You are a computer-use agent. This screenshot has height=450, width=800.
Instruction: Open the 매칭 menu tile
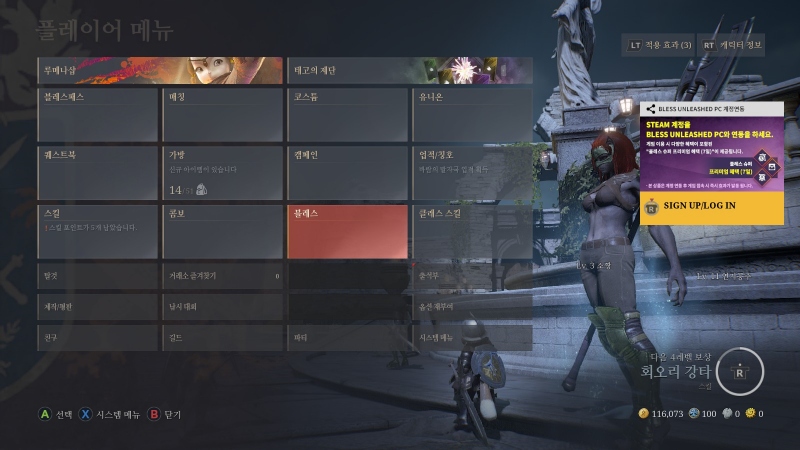tap(221, 115)
